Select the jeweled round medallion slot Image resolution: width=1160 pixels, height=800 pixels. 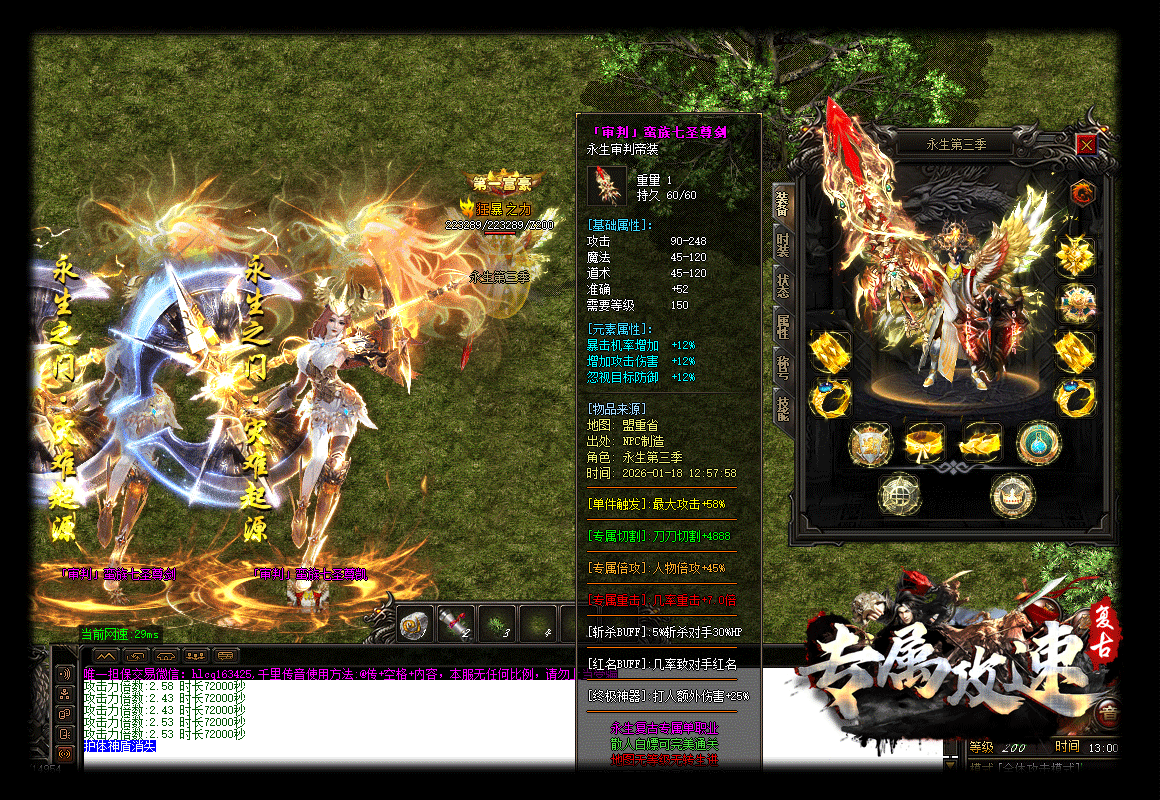click(1075, 303)
